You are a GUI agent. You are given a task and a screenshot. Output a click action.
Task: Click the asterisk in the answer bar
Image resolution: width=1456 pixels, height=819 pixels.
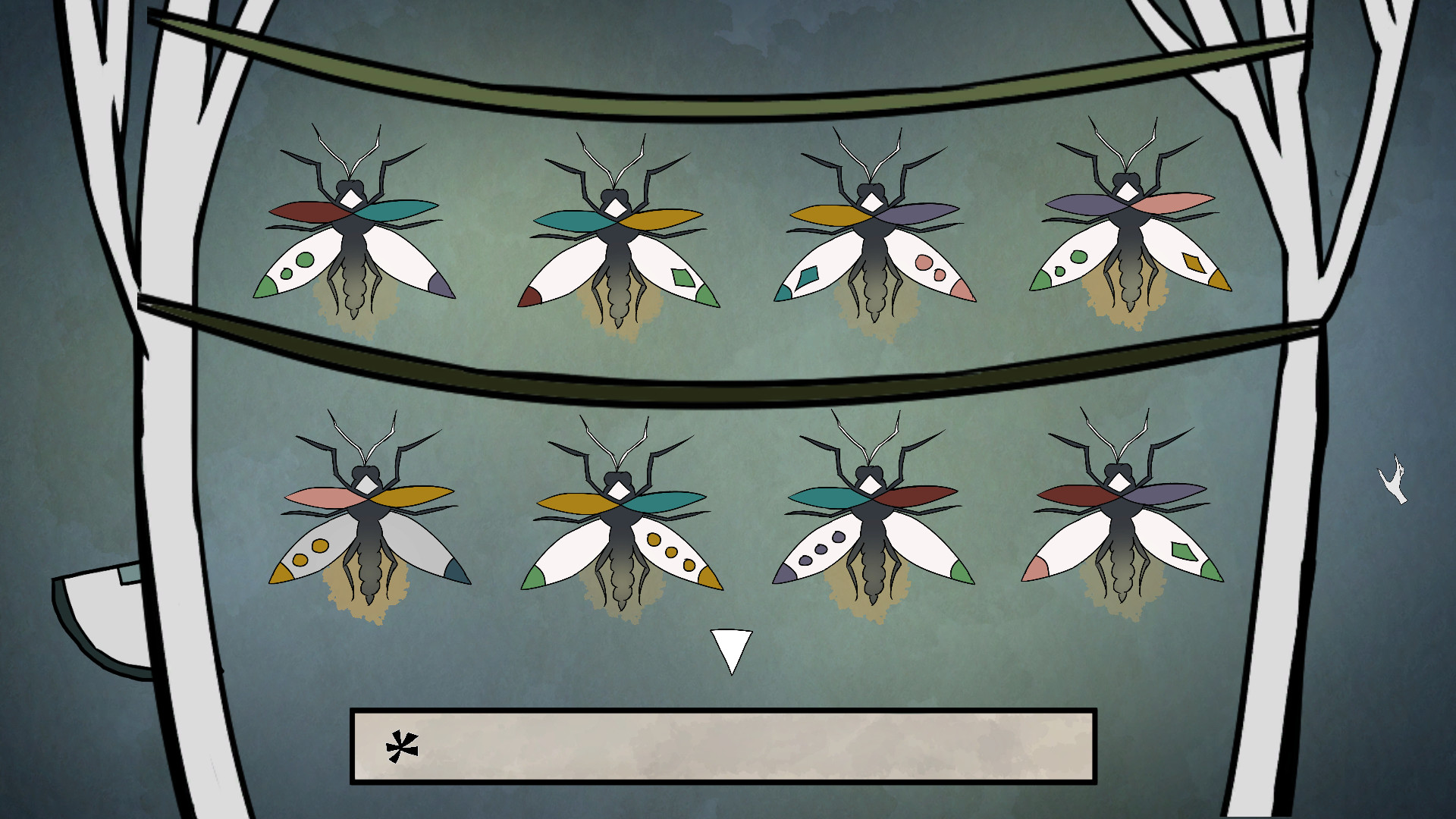coord(402,748)
